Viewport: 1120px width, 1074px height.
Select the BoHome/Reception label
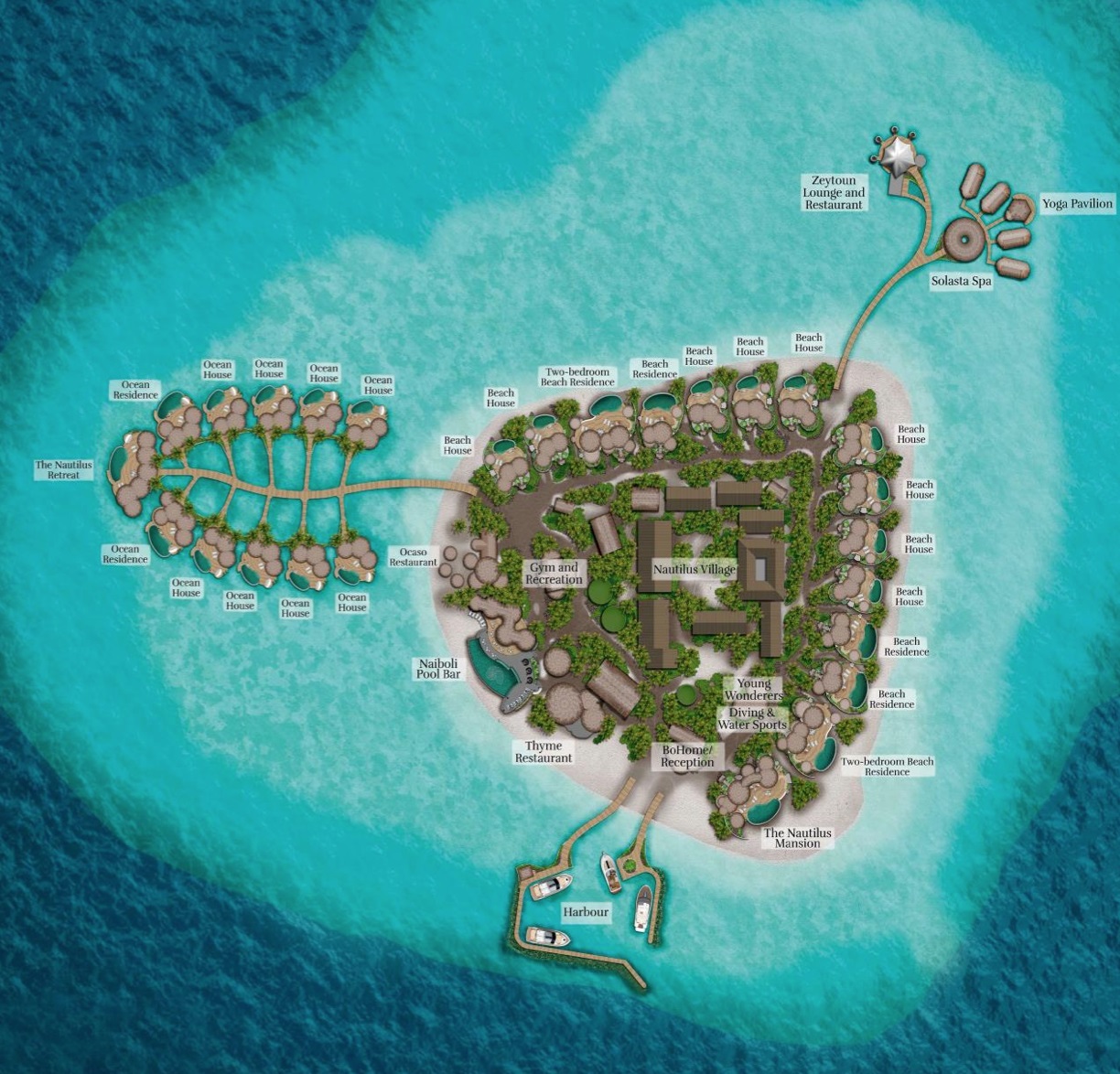687,757
